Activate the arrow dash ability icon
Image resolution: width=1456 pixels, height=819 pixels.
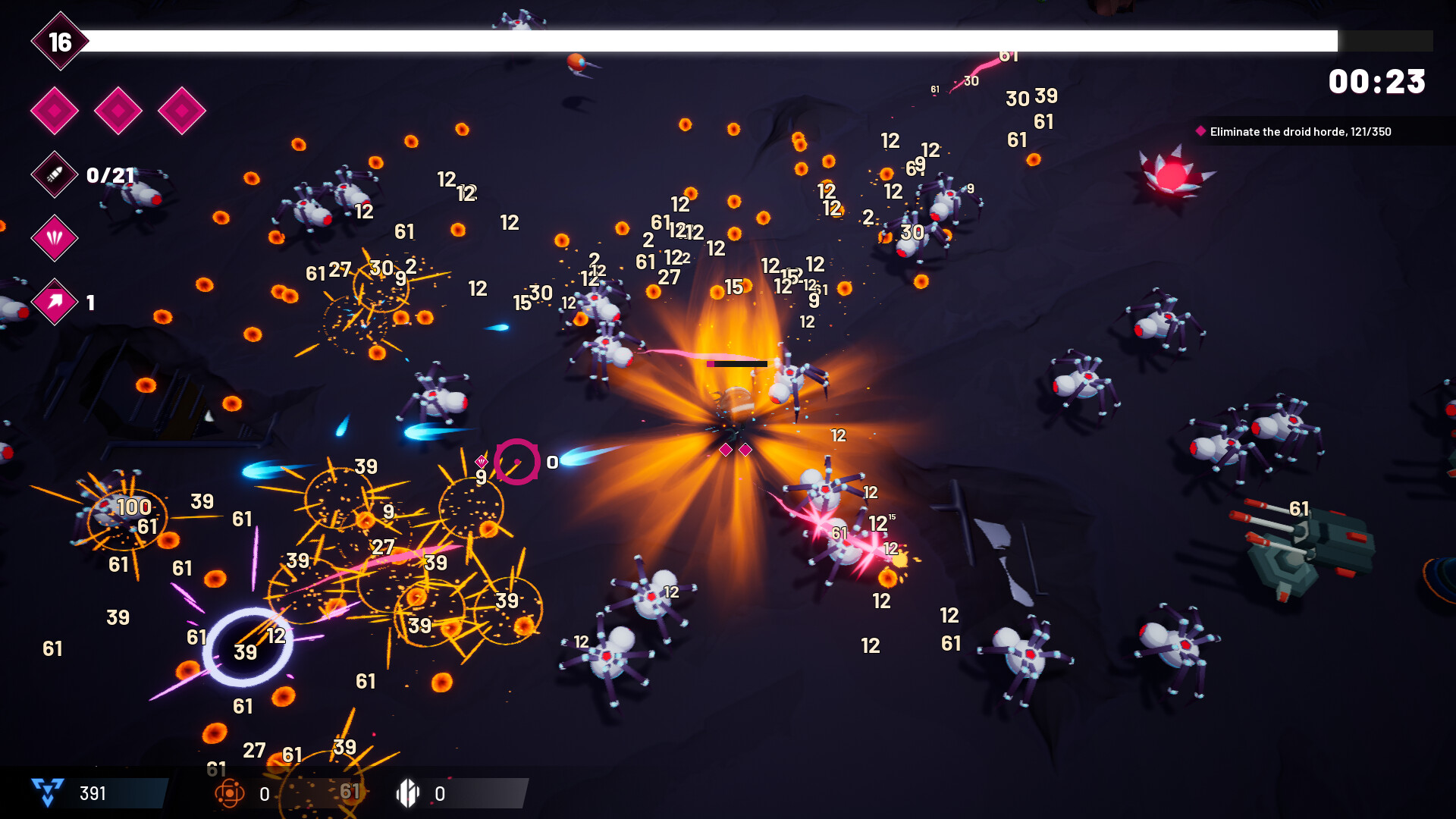pyautogui.click(x=53, y=302)
